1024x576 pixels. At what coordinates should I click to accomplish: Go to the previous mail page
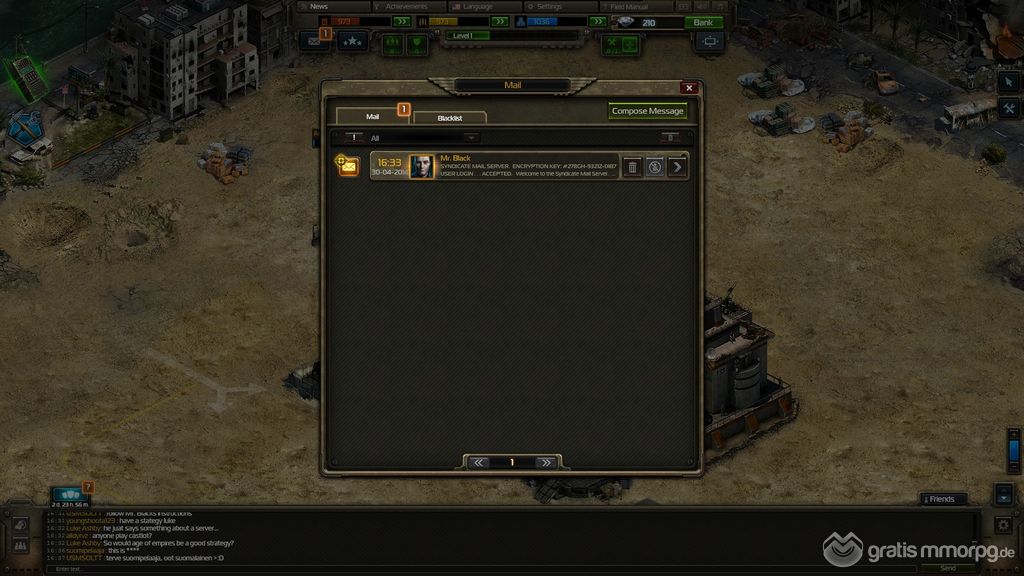click(x=479, y=463)
